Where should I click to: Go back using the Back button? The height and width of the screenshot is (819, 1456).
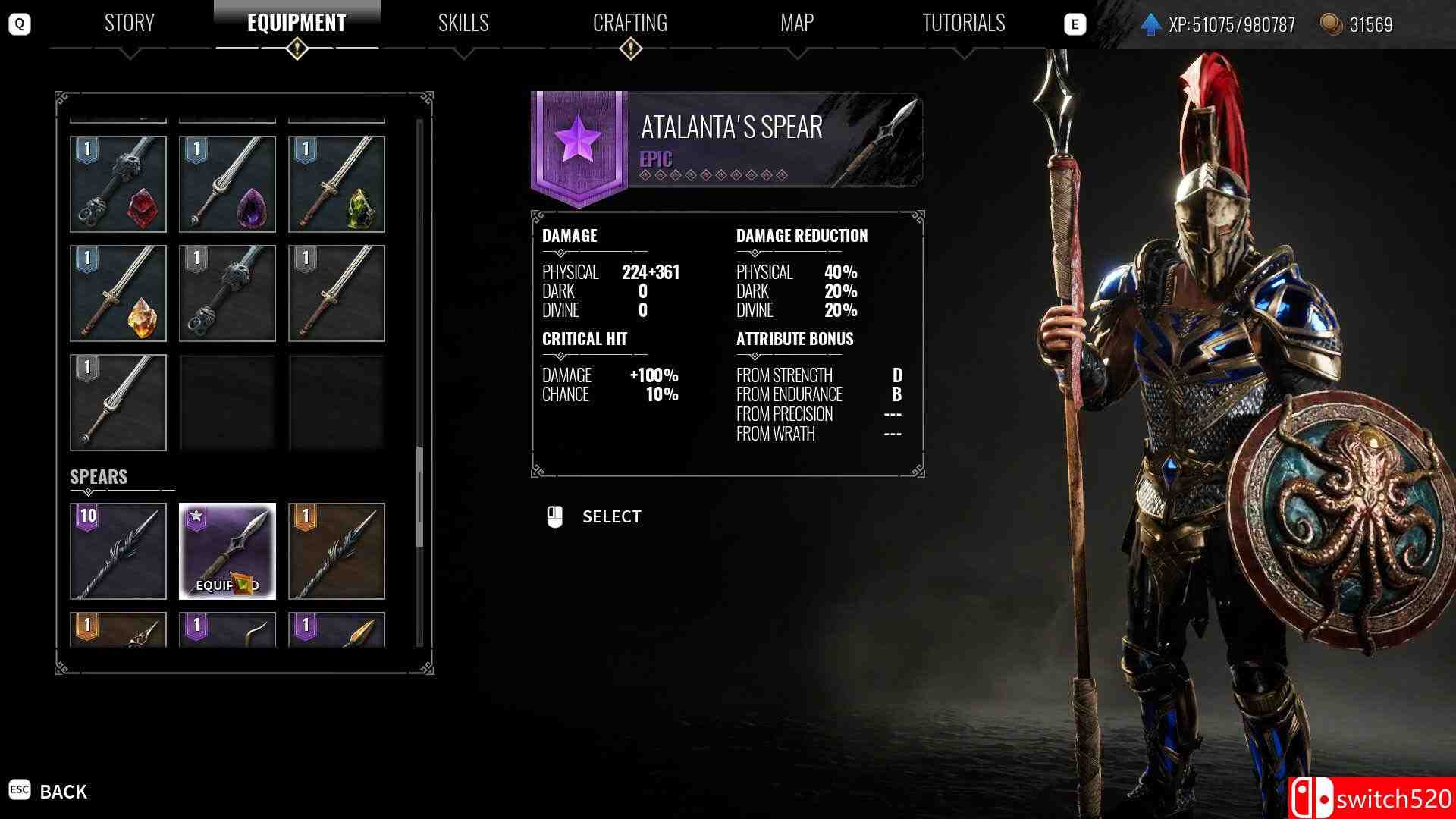[49, 792]
